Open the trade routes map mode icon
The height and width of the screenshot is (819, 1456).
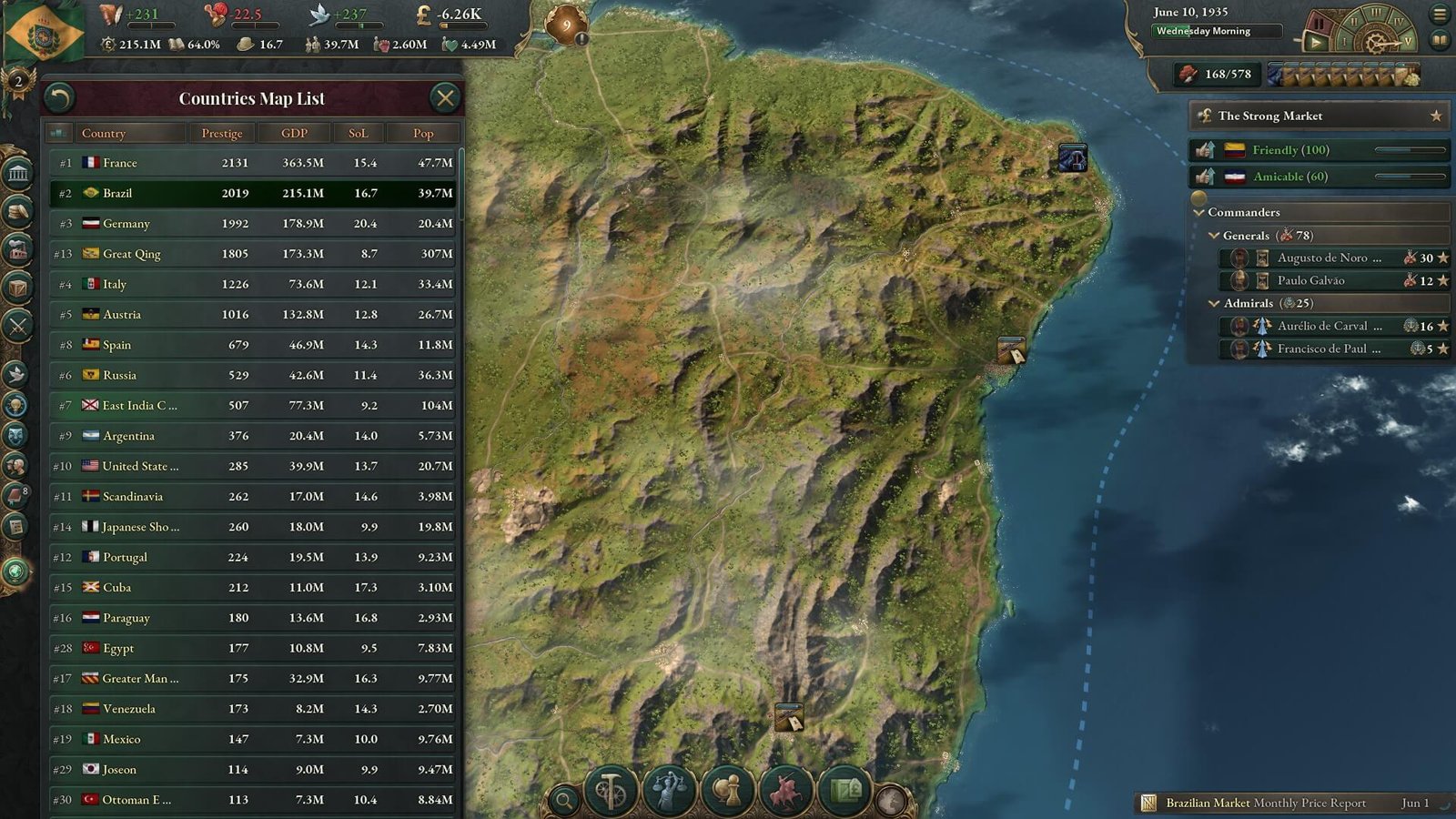tap(844, 791)
